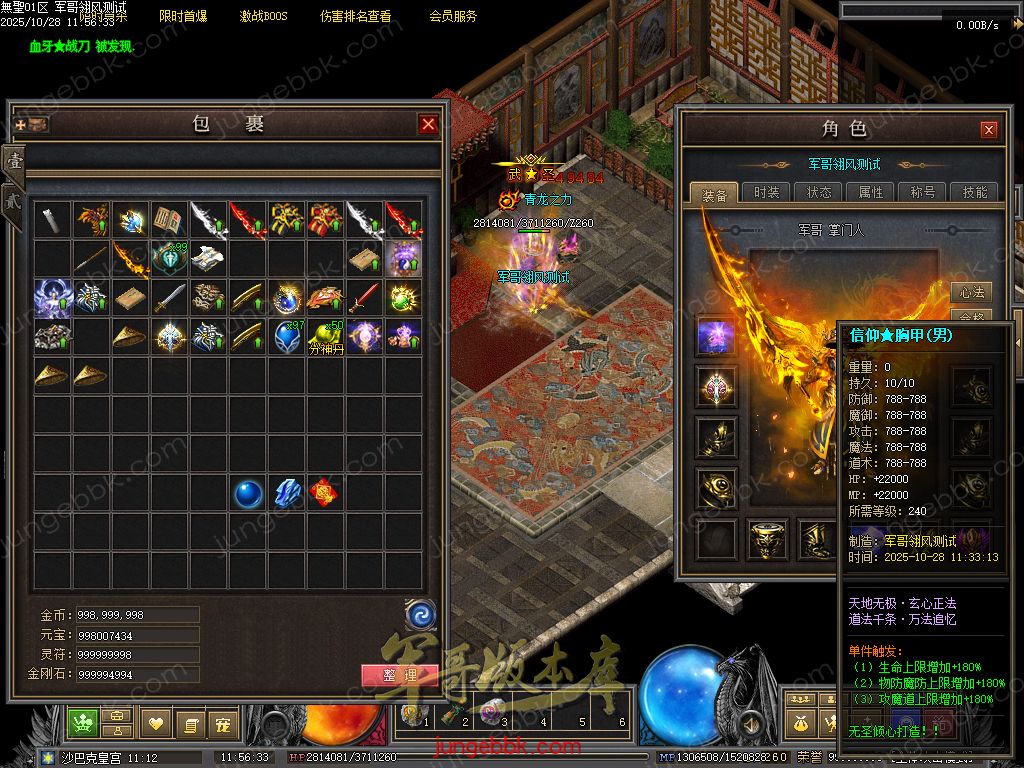Open the 心法 button in character panel
The image size is (1024, 768).
click(x=971, y=293)
